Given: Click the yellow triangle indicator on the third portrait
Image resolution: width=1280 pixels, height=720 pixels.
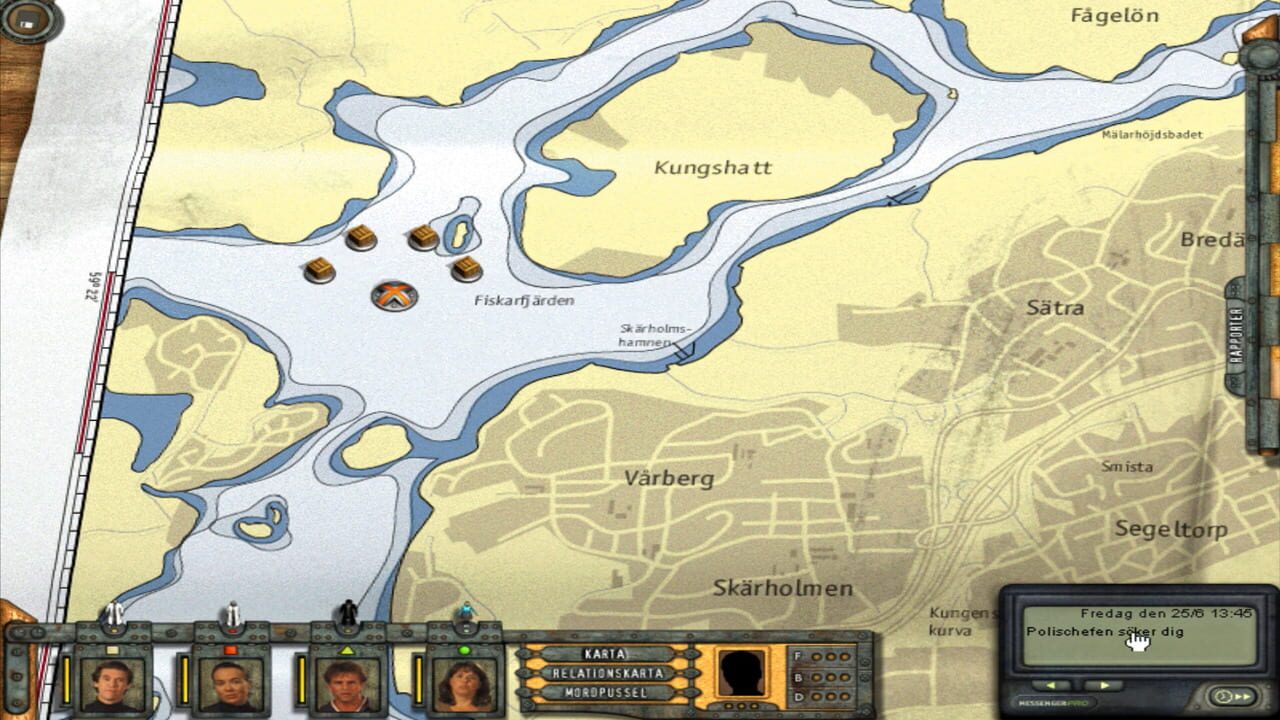Looking at the screenshot, I should 347,649.
